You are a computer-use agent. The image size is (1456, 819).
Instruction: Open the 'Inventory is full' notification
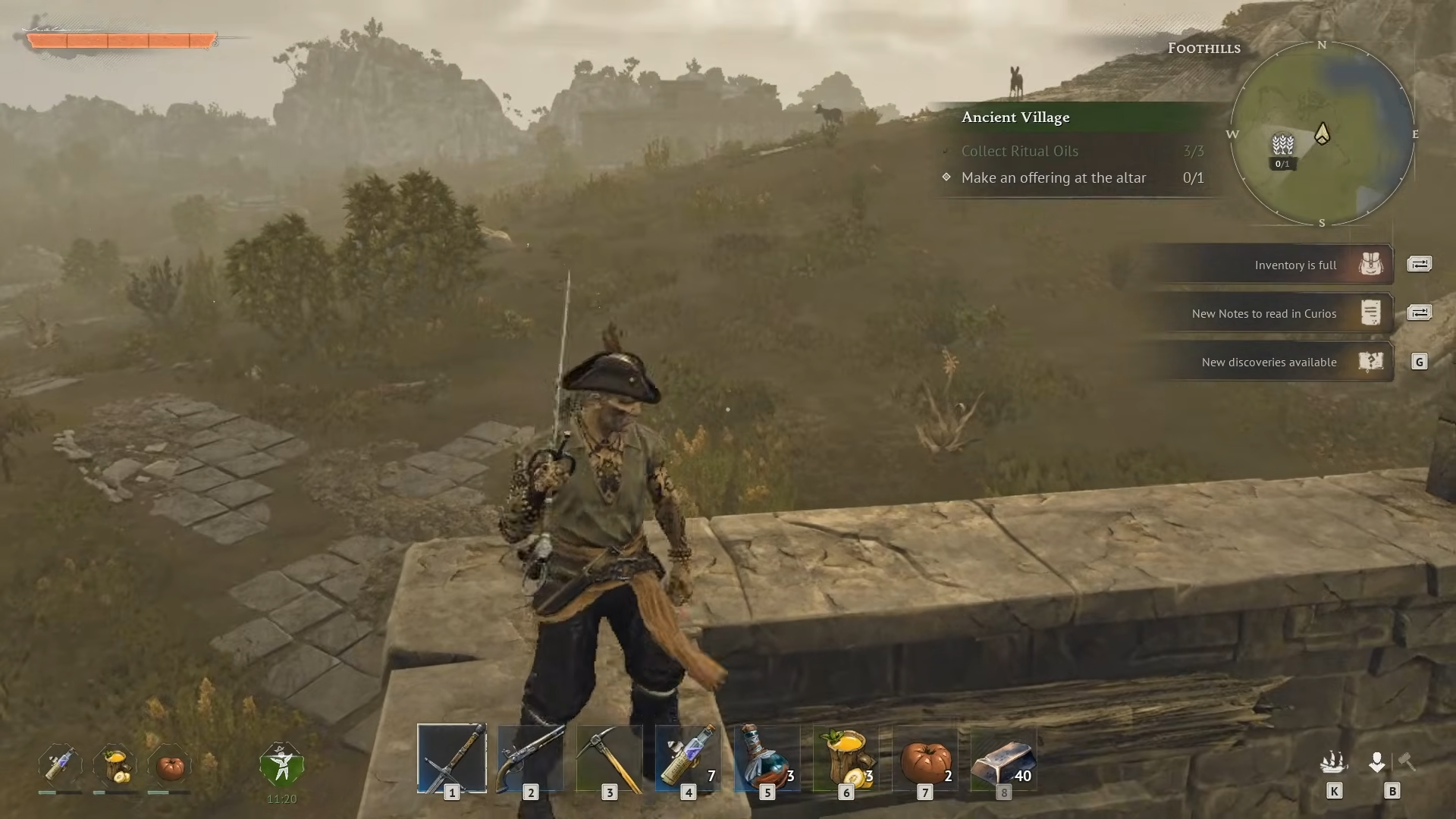coord(1295,265)
